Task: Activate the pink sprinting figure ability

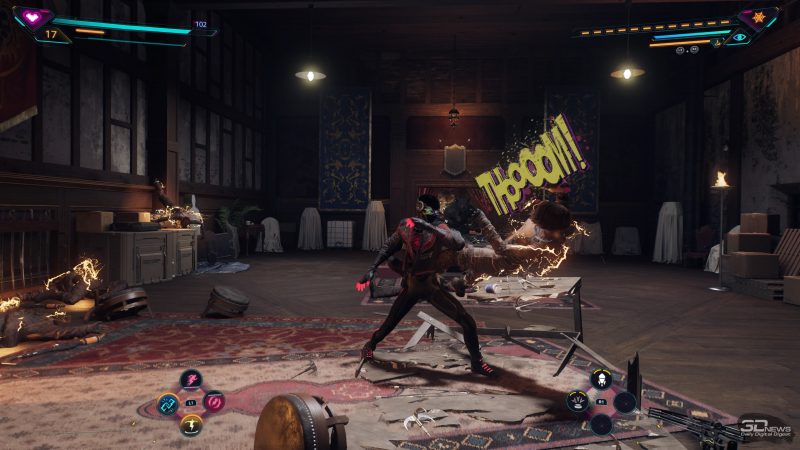Action: (x=190, y=379)
